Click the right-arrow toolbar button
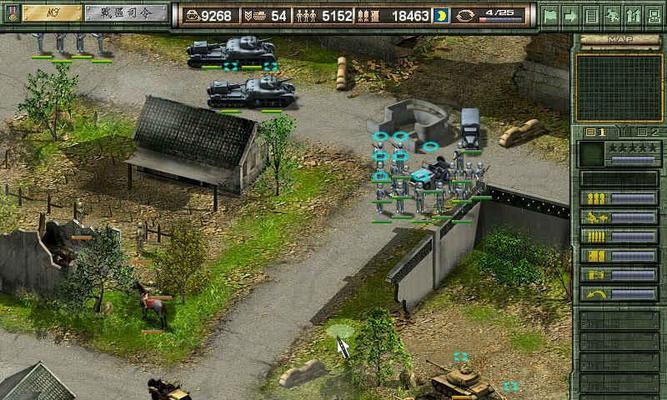The width and height of the screenshot is (667, 400). click(x=570, y=16)
